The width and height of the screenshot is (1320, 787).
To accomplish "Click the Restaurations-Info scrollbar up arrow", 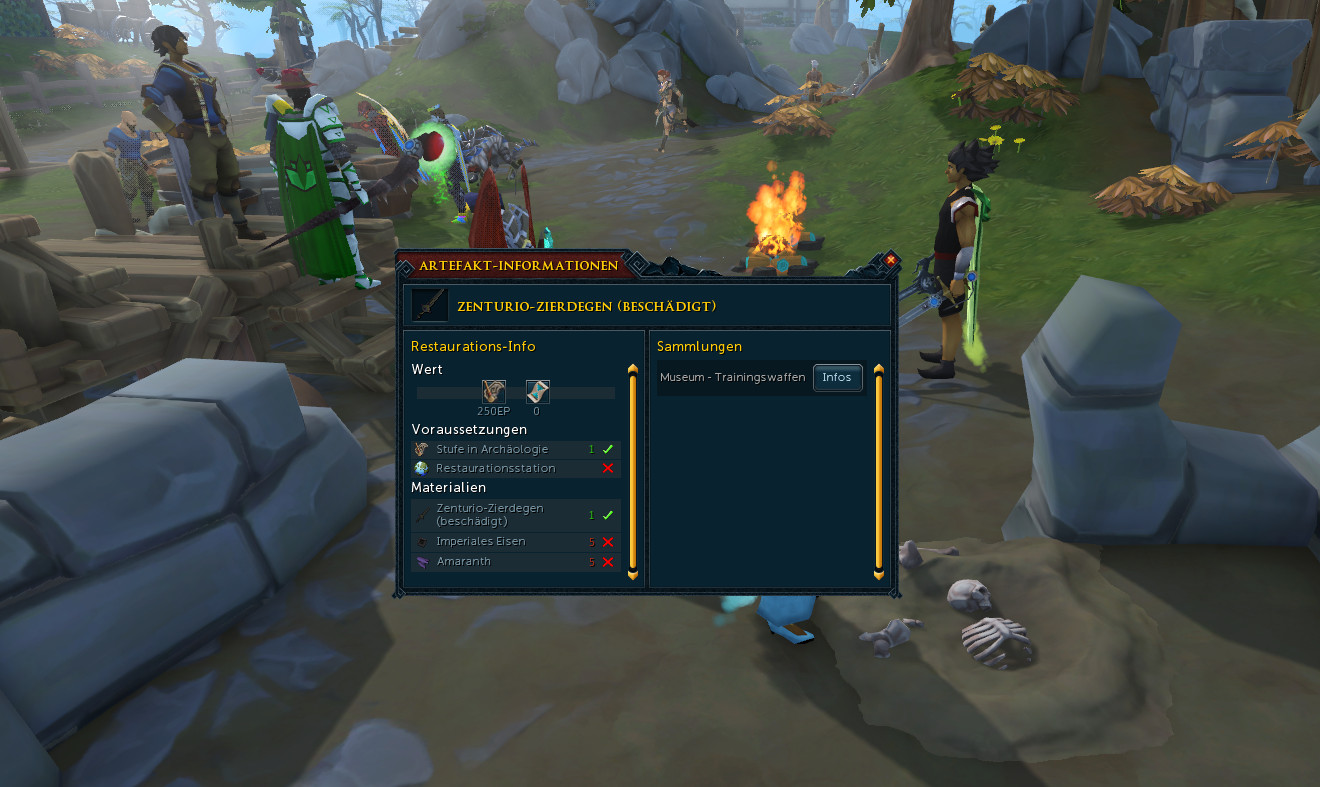I will click(632, 369).
